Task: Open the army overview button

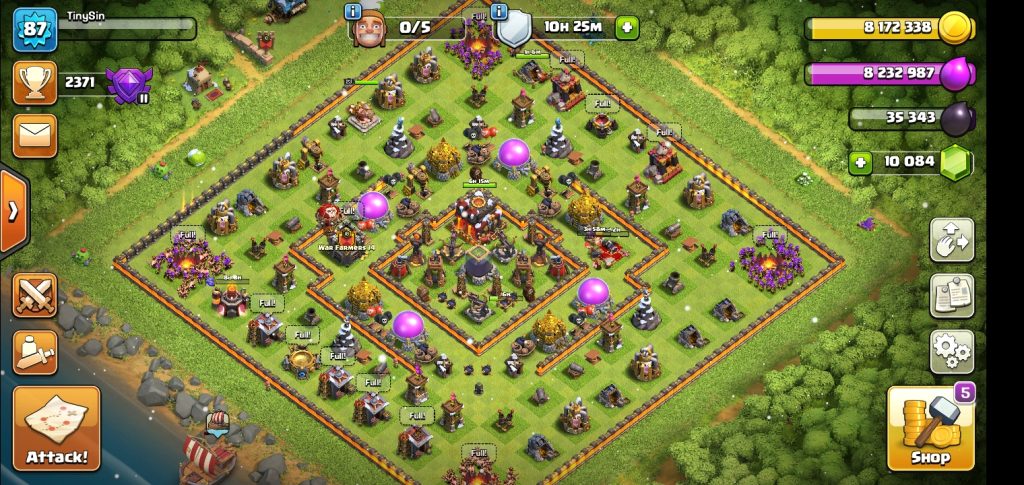Action: (x=35, y=352)
